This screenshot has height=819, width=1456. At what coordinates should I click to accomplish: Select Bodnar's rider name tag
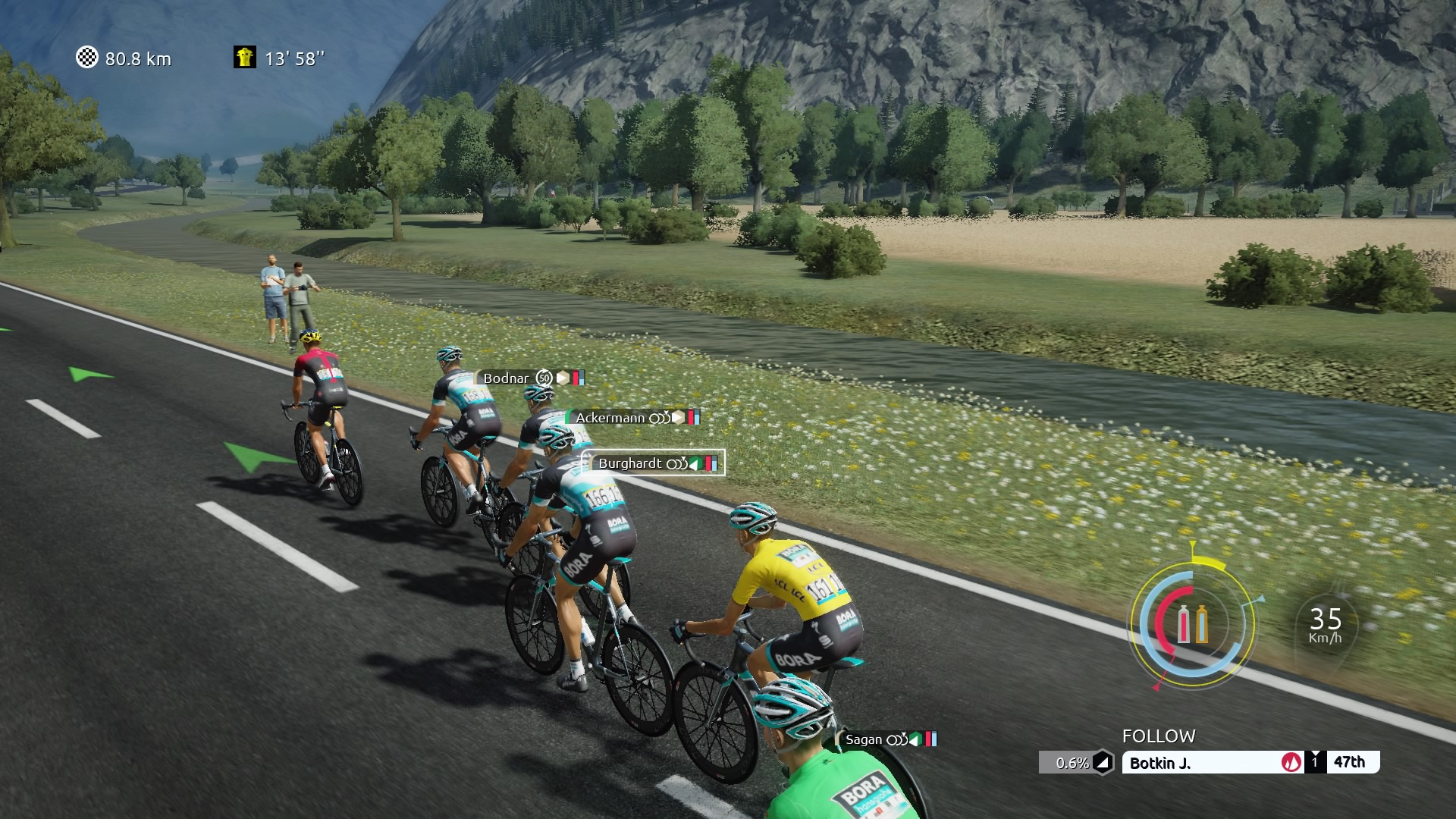click(532, 378)
